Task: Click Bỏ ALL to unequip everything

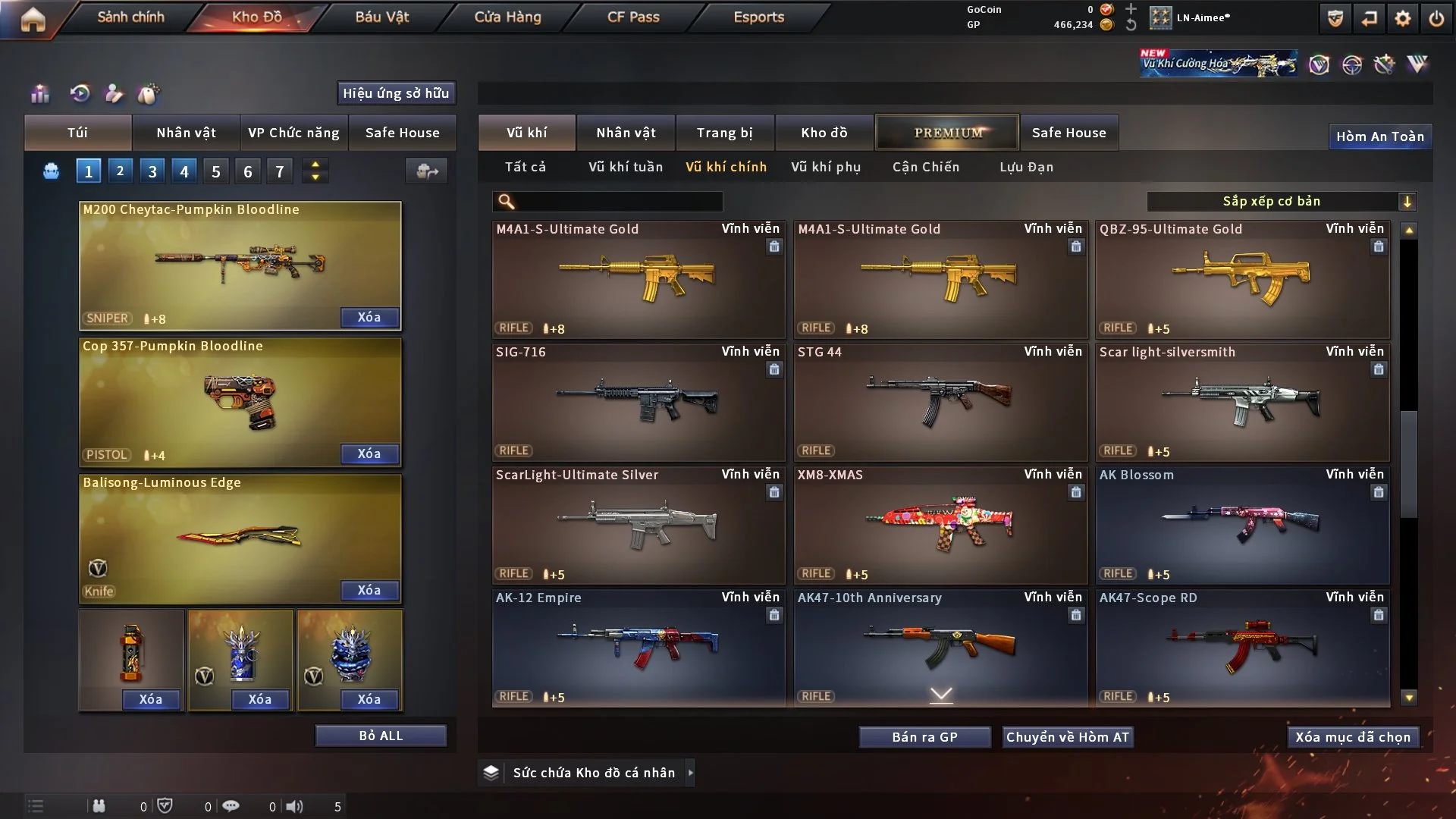Action: [x=381, y=736]
